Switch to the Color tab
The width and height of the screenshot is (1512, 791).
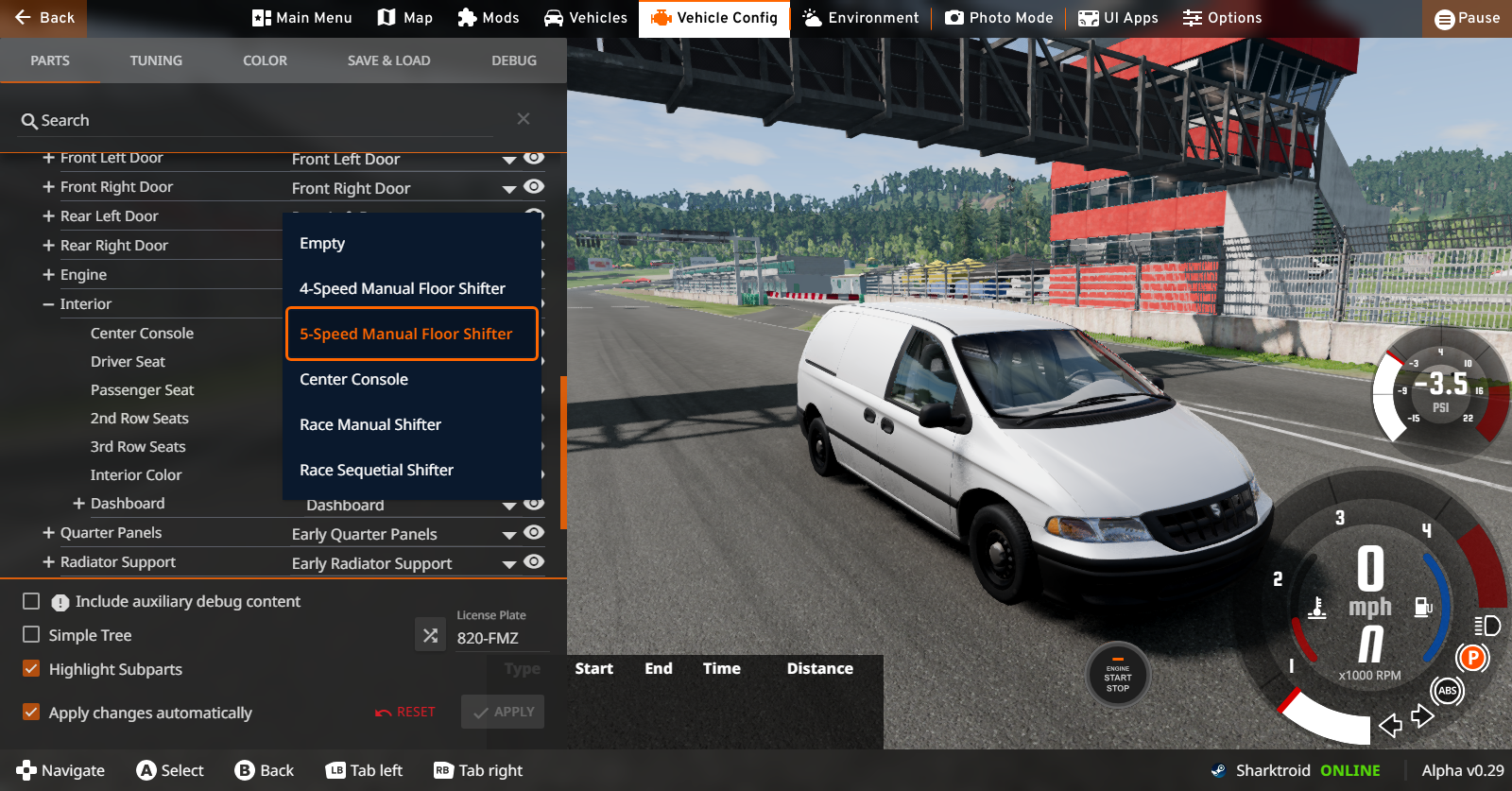265,60
